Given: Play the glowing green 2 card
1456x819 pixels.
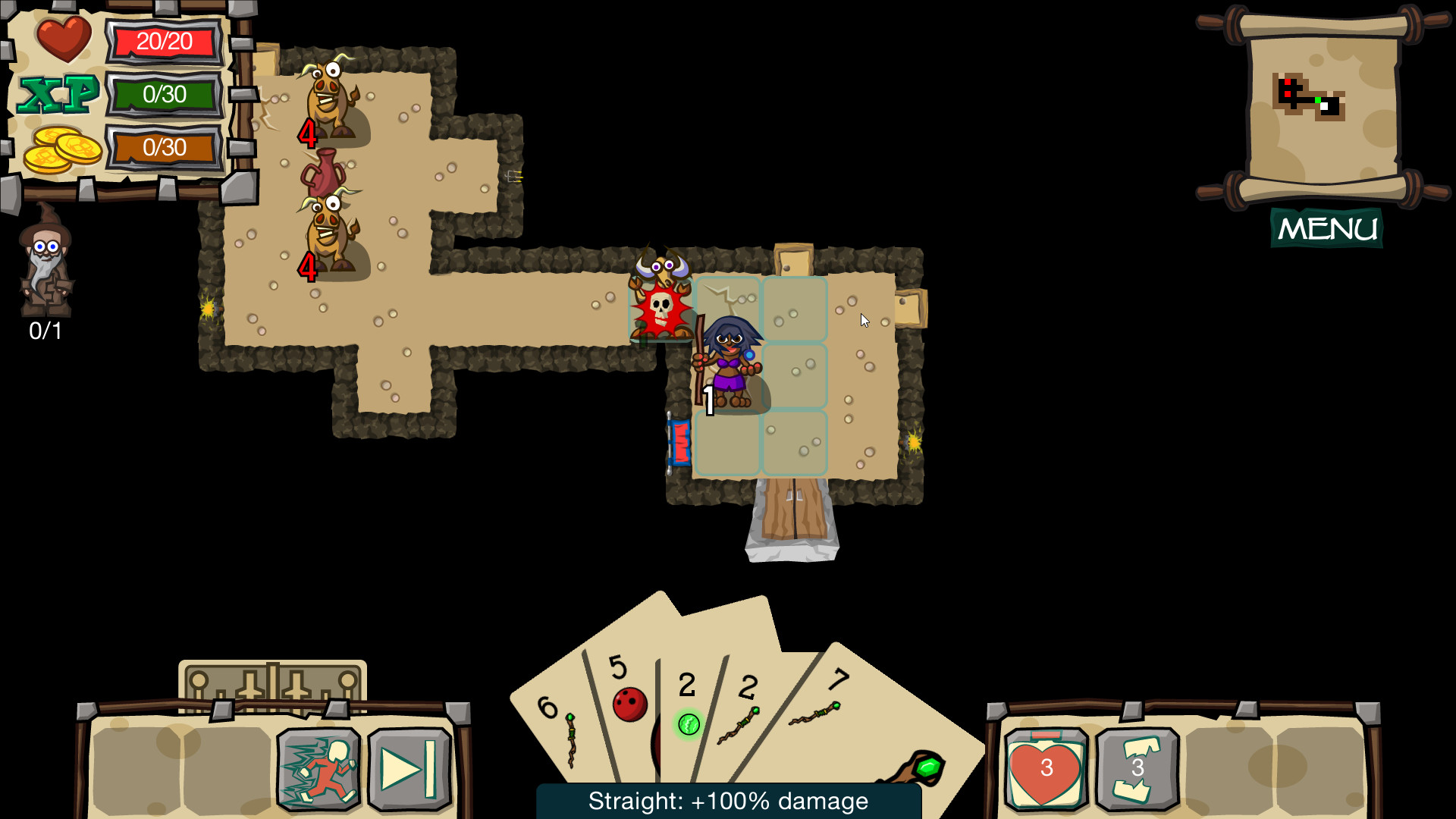Looking at the screenshot, I should [x=689, y=705].
